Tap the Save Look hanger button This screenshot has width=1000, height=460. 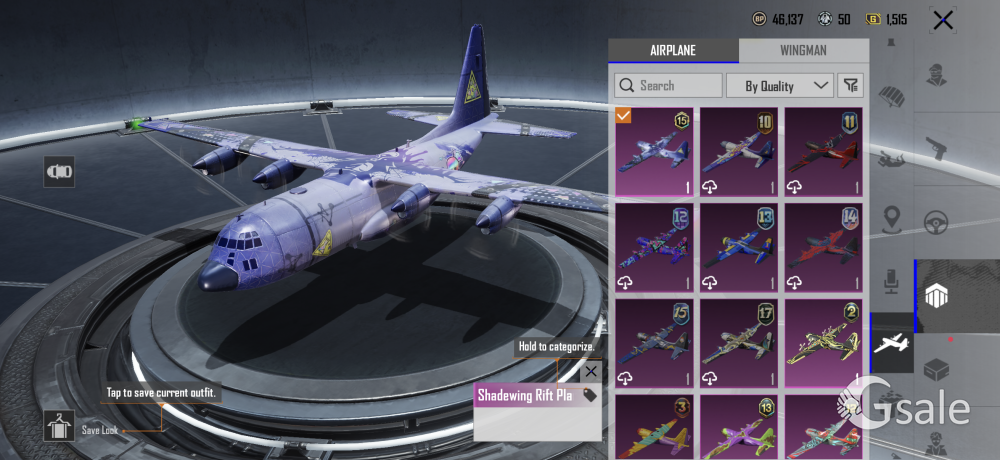coord(59,426)
